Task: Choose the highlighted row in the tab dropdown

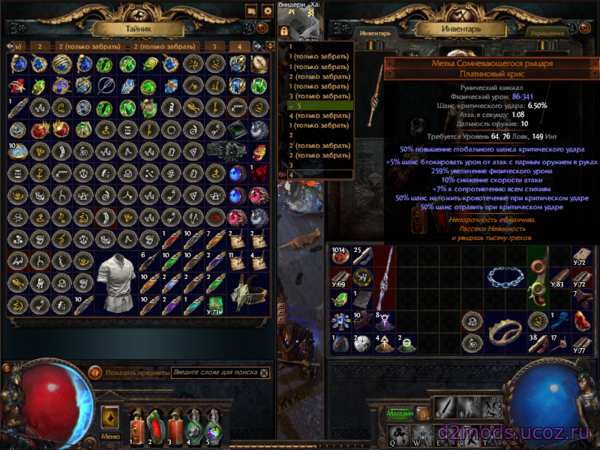Action: 318,105
